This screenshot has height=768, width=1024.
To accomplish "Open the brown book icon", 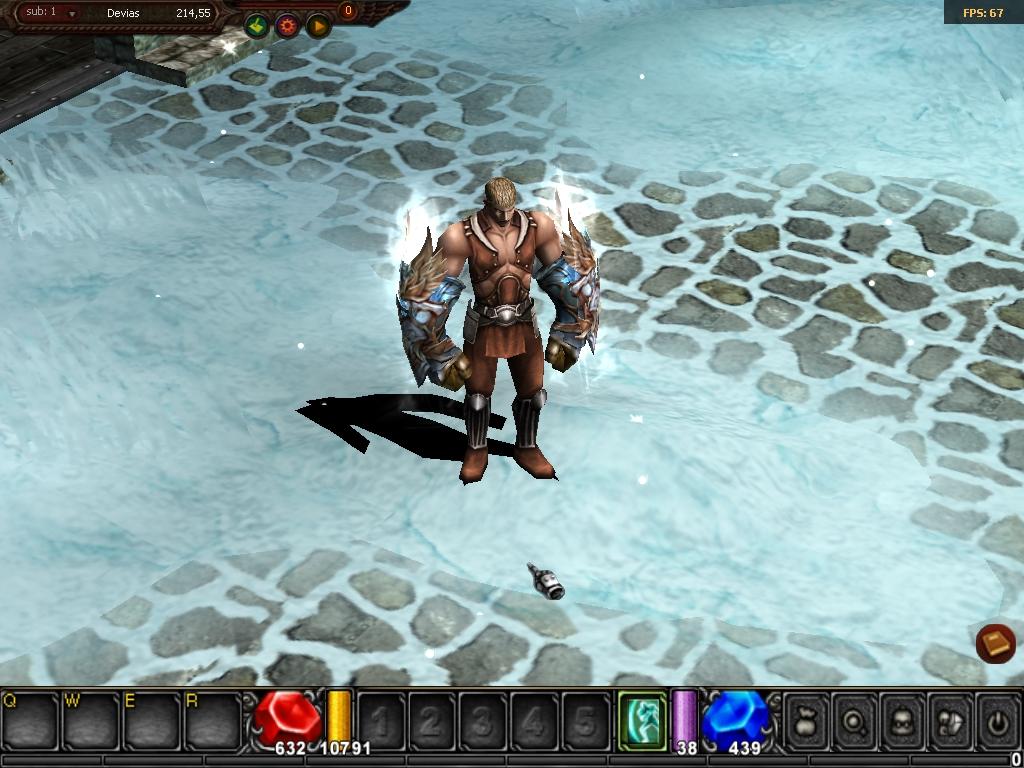I will (x=995, y=643).
